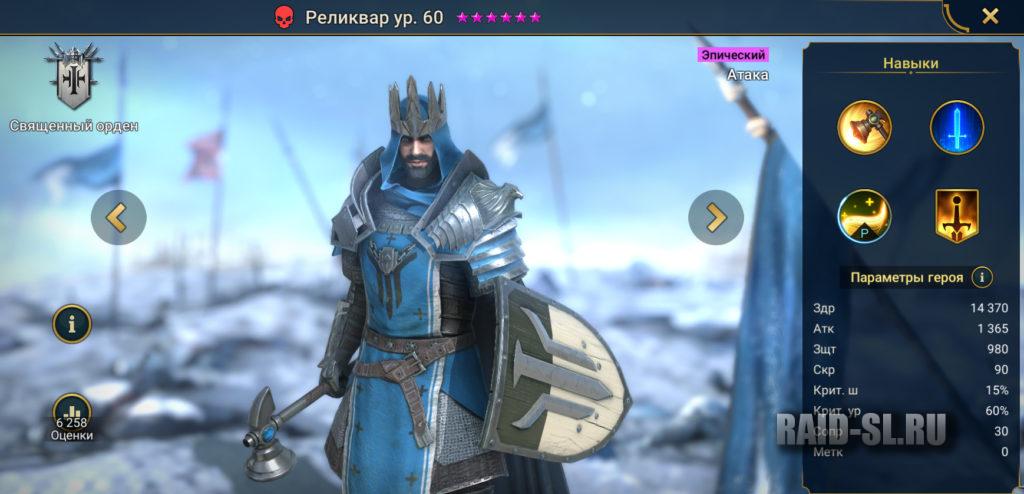The image size is (1024, 494).
Task: View the passive skill icon marked P
Action: 864,216
